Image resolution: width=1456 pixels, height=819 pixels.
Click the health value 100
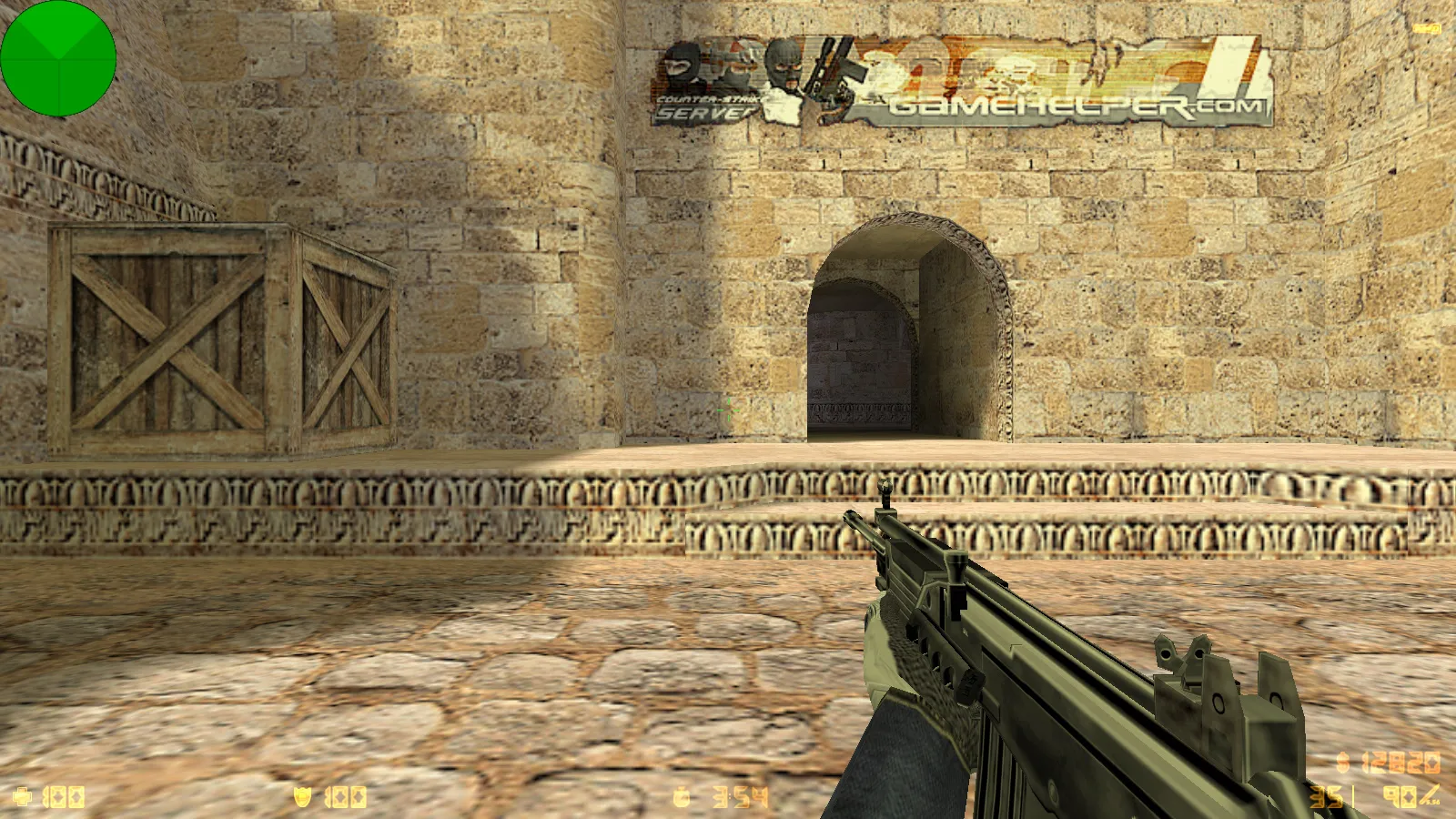[x=64, y=795]
